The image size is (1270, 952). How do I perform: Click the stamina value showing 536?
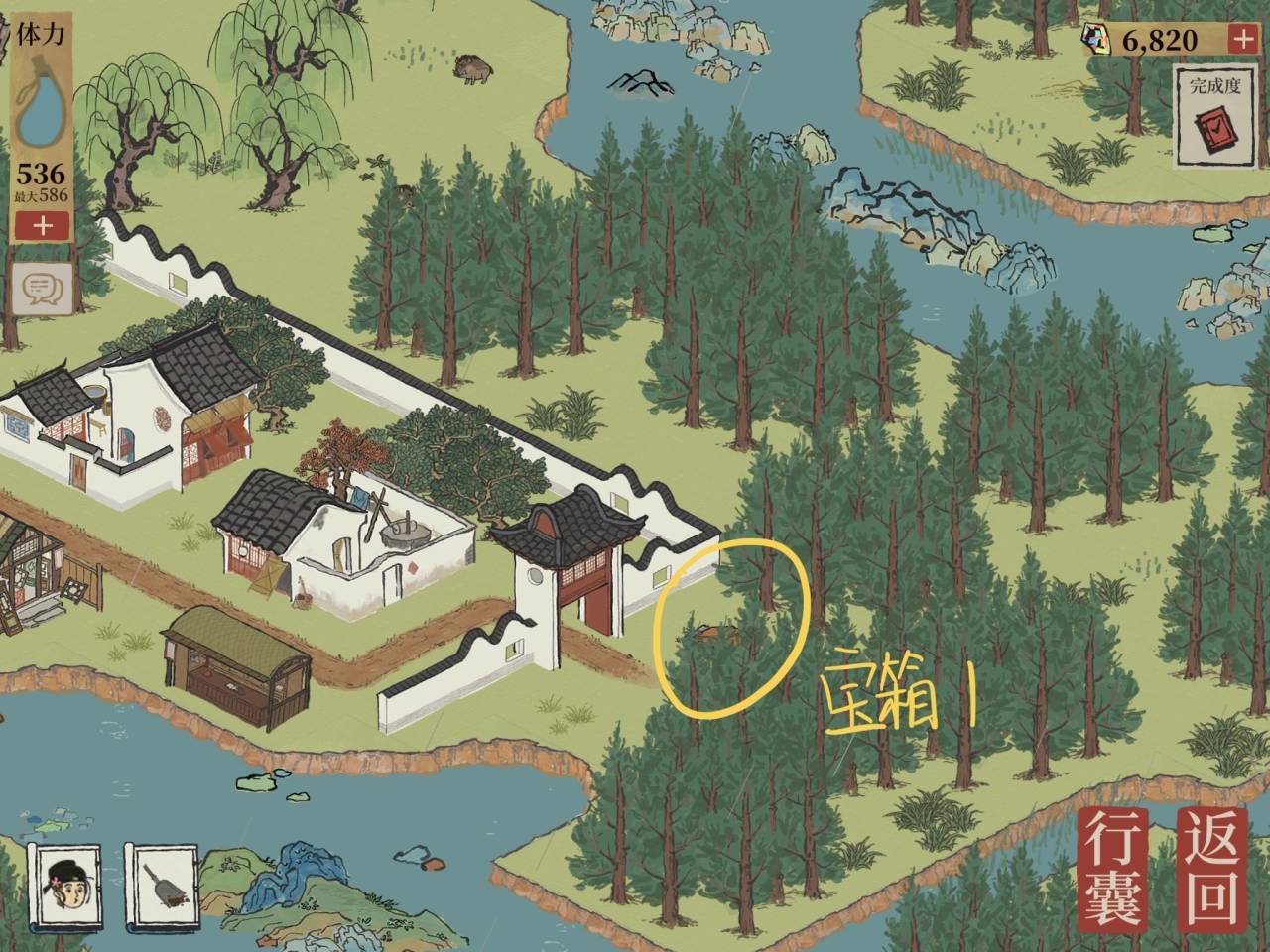[39, 171]
